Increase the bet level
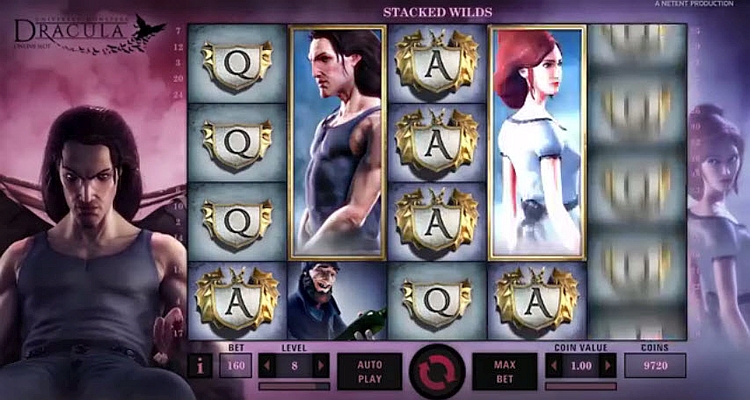The width and height of the screenshot is (750, 400). pyautogui.click(x=320, y=365)
